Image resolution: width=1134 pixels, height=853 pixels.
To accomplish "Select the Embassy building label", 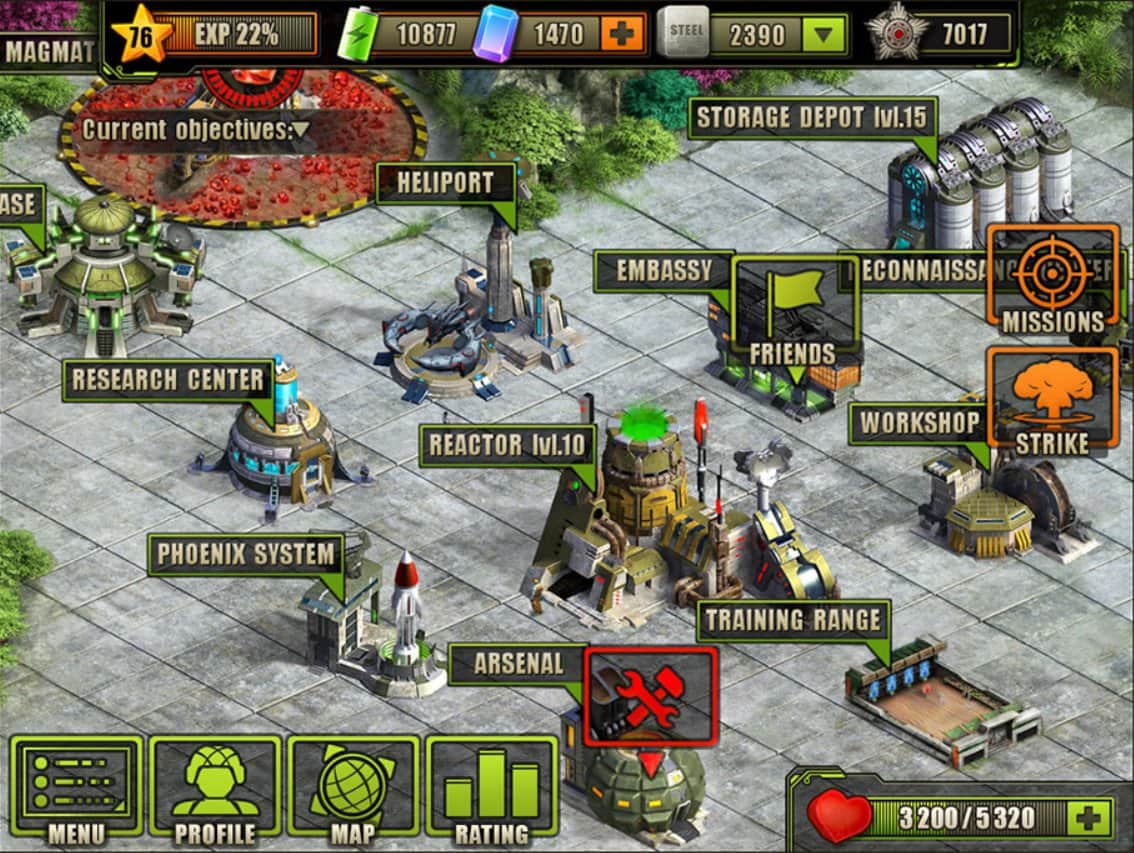I will (x=663, y=271).
